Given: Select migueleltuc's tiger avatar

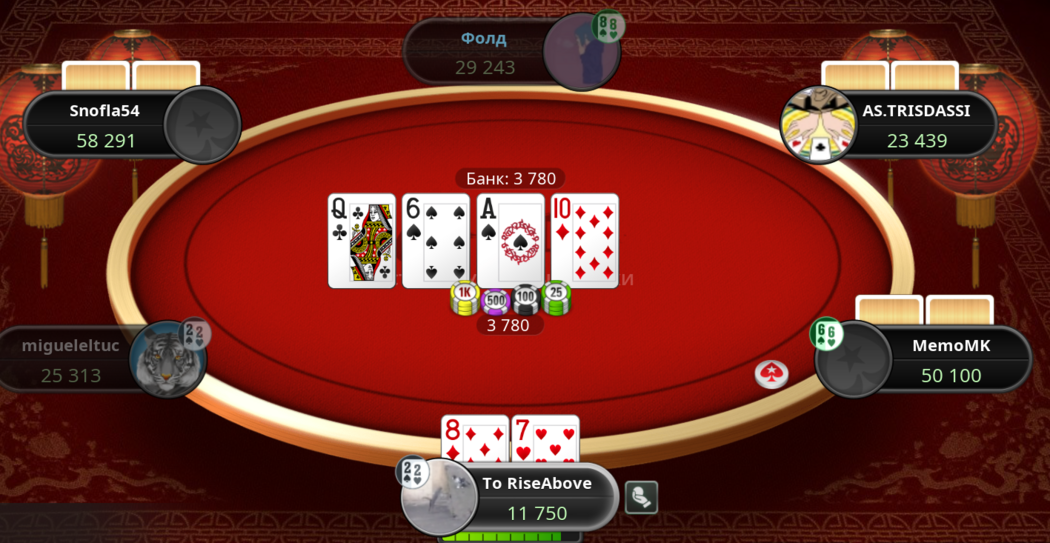Looking at the screenshot, I should (x=167, y=360).
